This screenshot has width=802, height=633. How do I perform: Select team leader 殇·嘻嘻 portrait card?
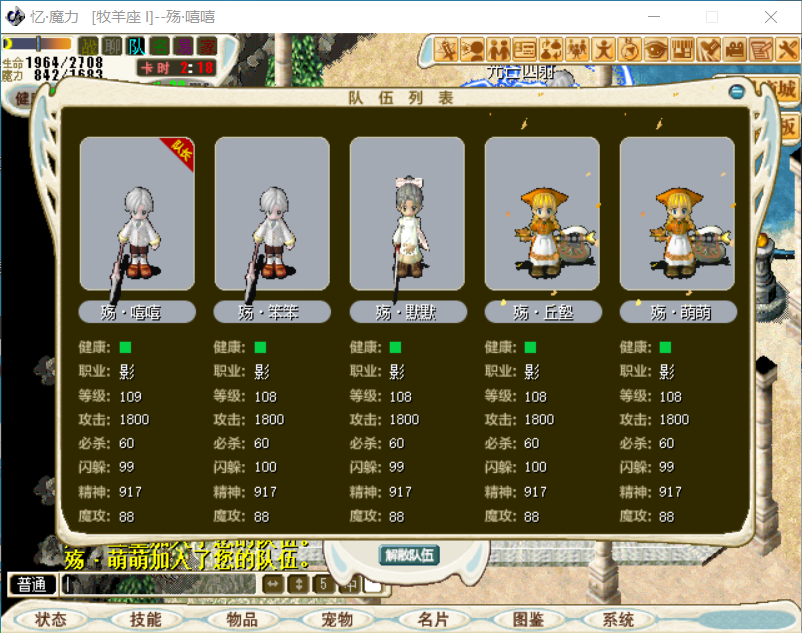pos(137,214)
